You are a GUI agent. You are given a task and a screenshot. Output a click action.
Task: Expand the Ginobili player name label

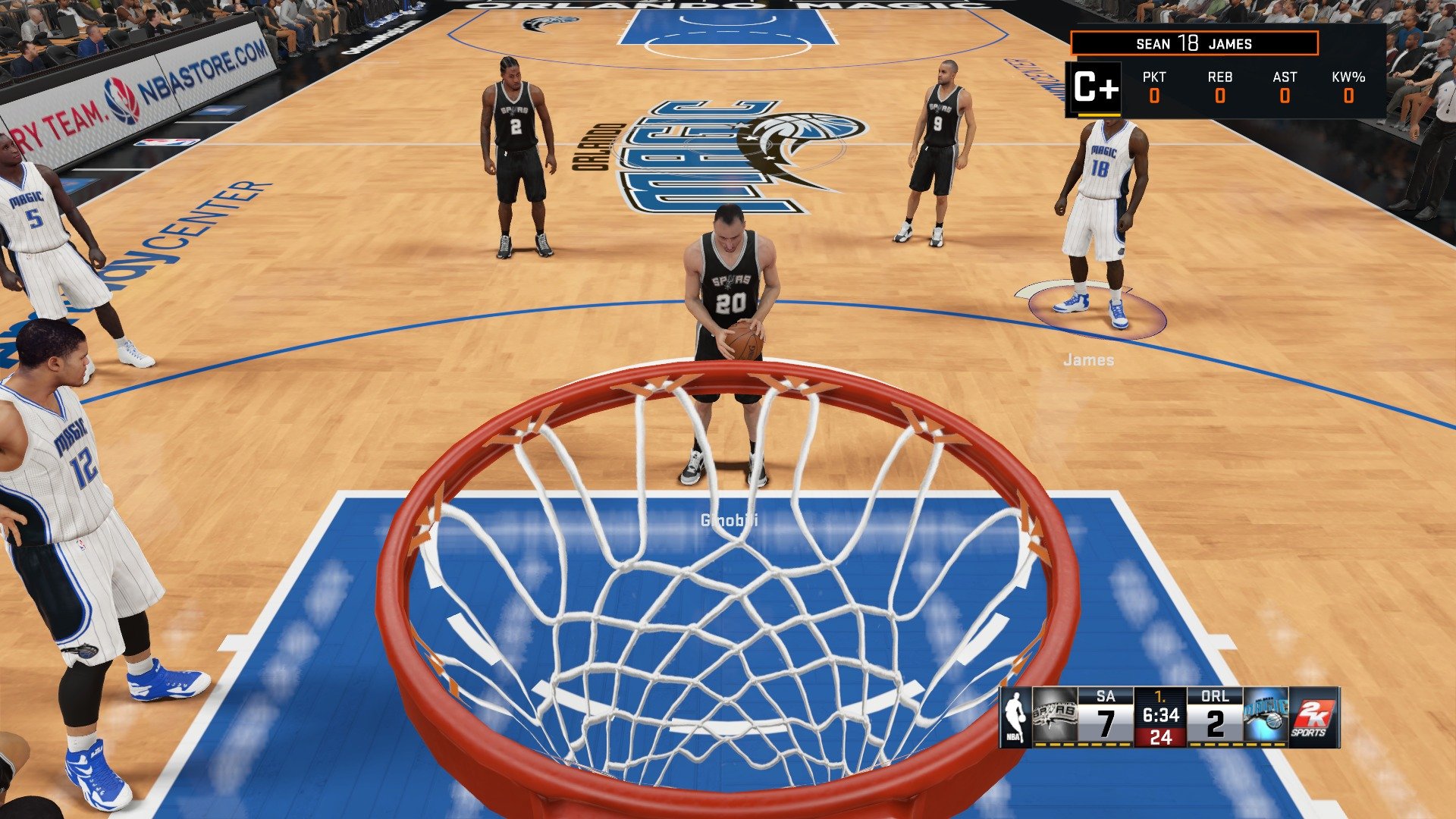point(730,521)
